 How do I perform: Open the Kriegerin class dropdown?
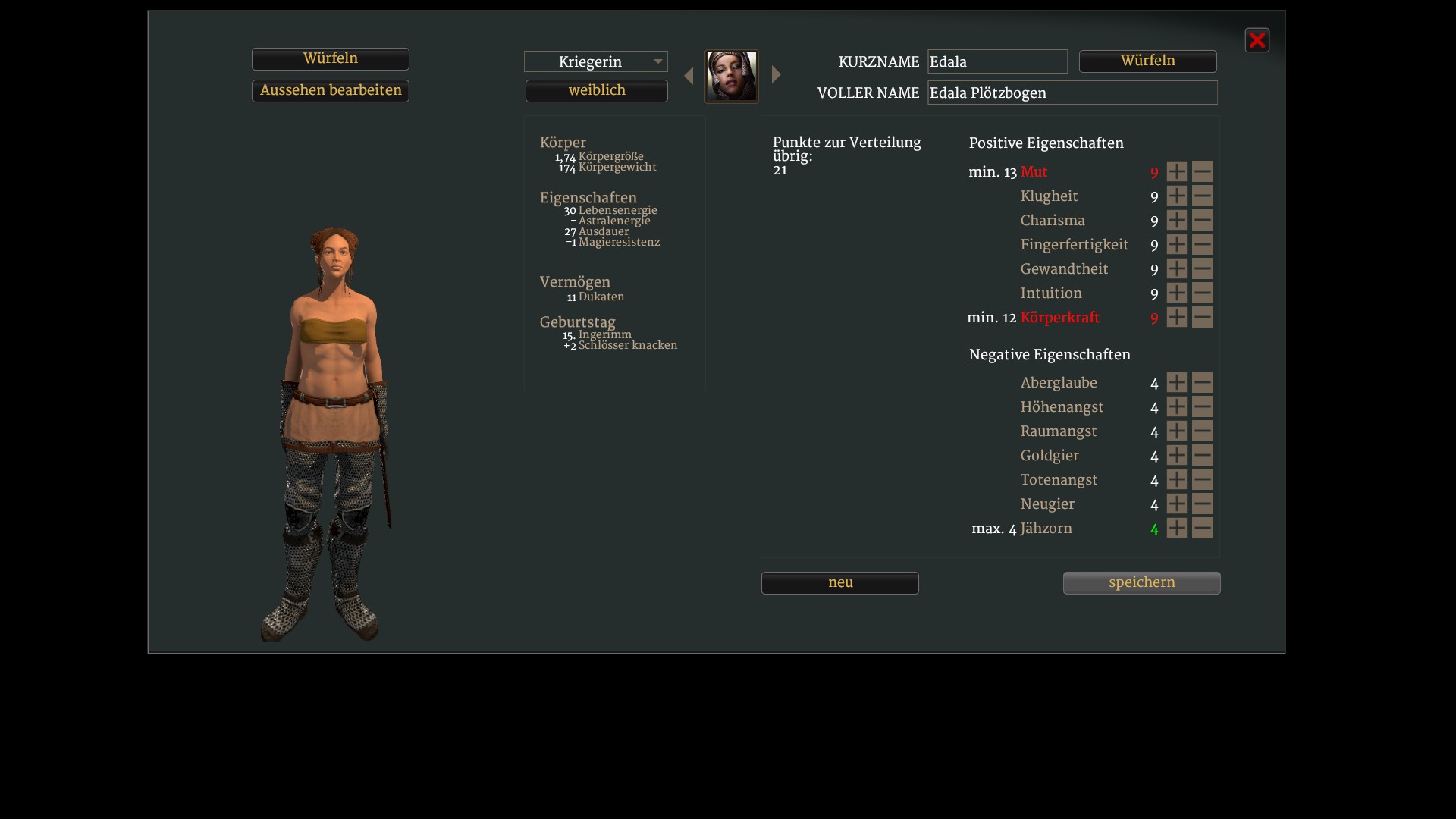pyautogui.click(x=595, y=61)
